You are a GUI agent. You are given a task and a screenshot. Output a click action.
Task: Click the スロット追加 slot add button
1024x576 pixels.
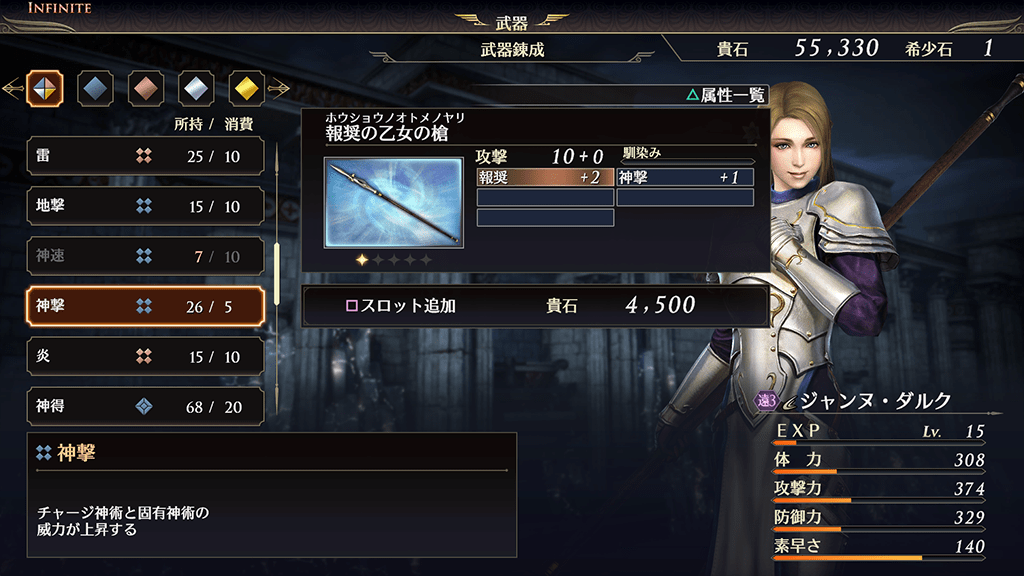[535, 306]
